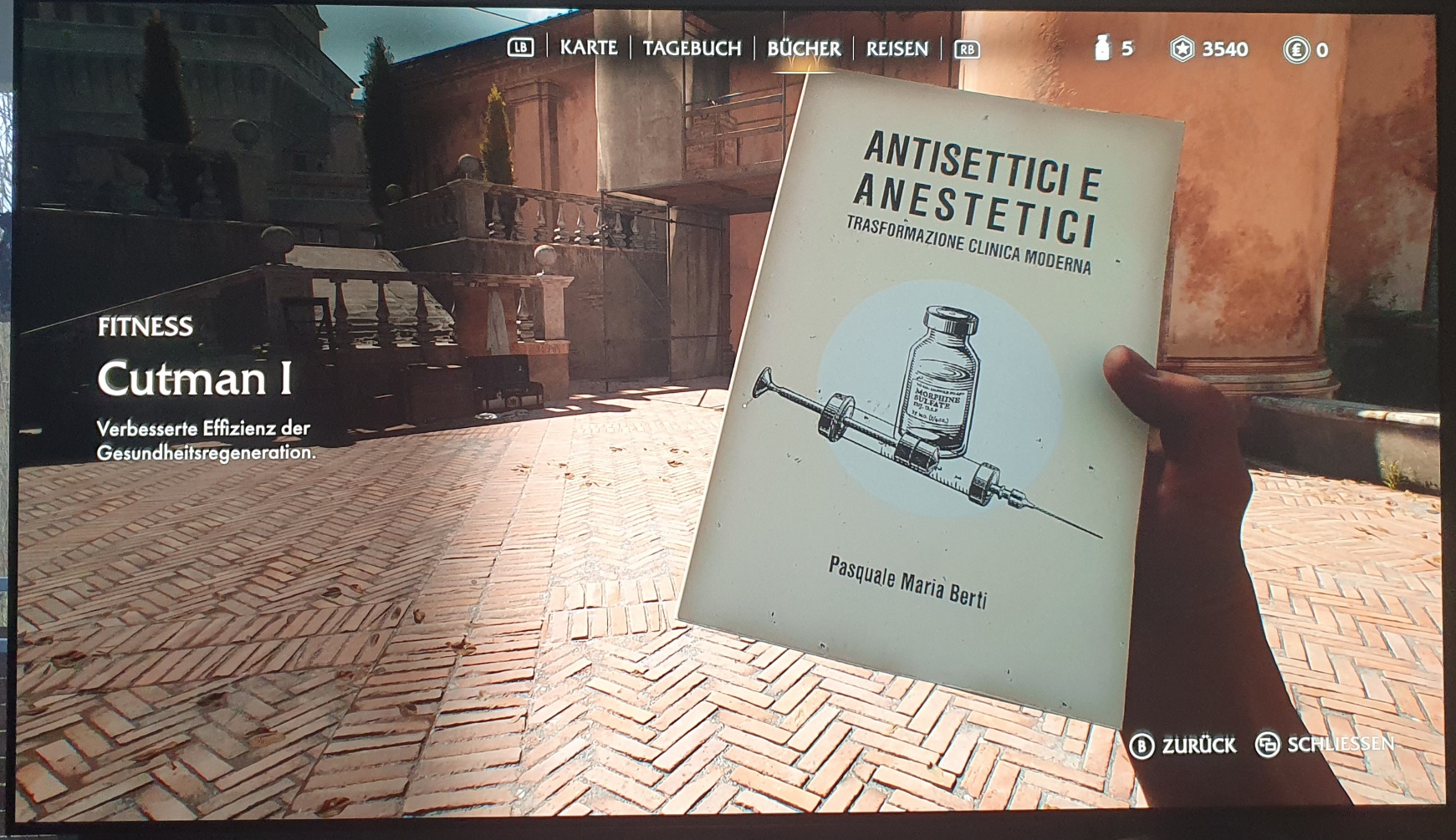Open the Tagebuch tab
The height and width of the screenshot is (840, 1456).
tap(692, 48)
